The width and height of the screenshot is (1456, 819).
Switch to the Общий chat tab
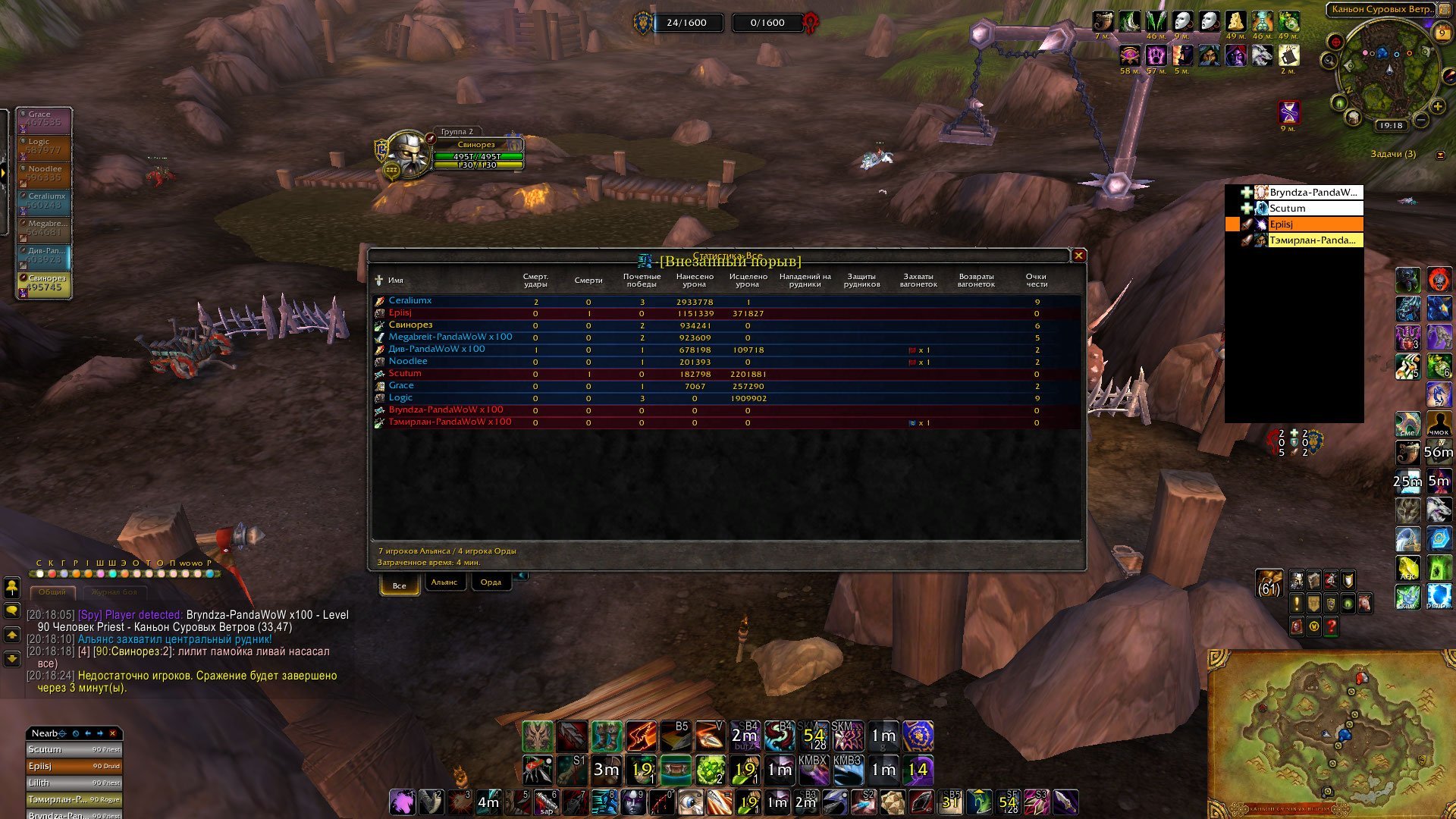52,592
